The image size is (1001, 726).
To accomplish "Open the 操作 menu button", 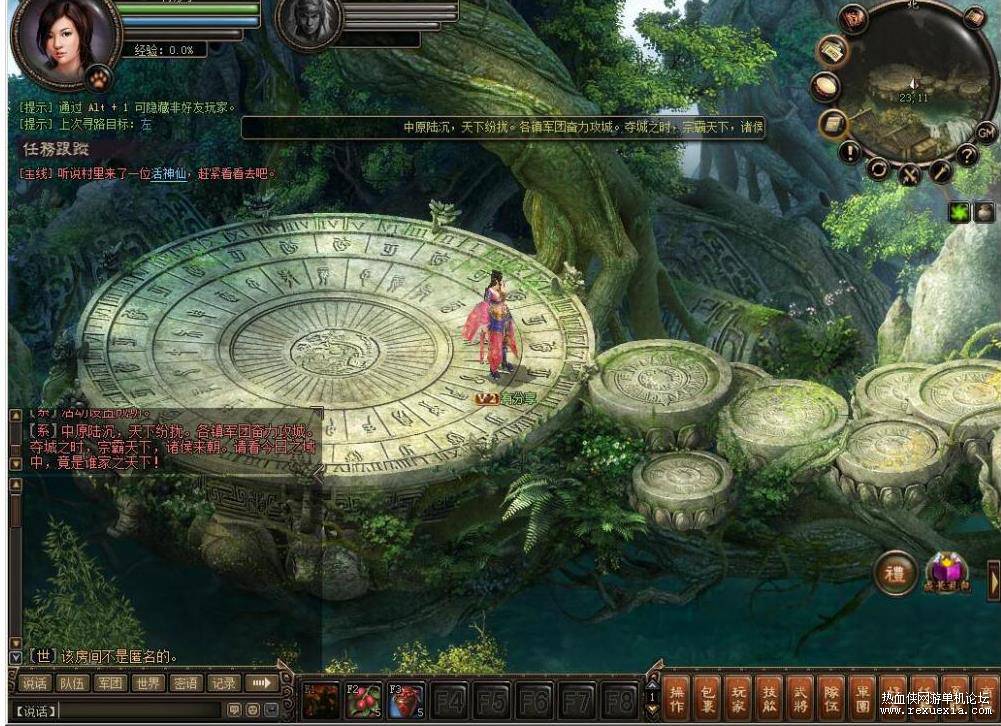I will point(677,697).
